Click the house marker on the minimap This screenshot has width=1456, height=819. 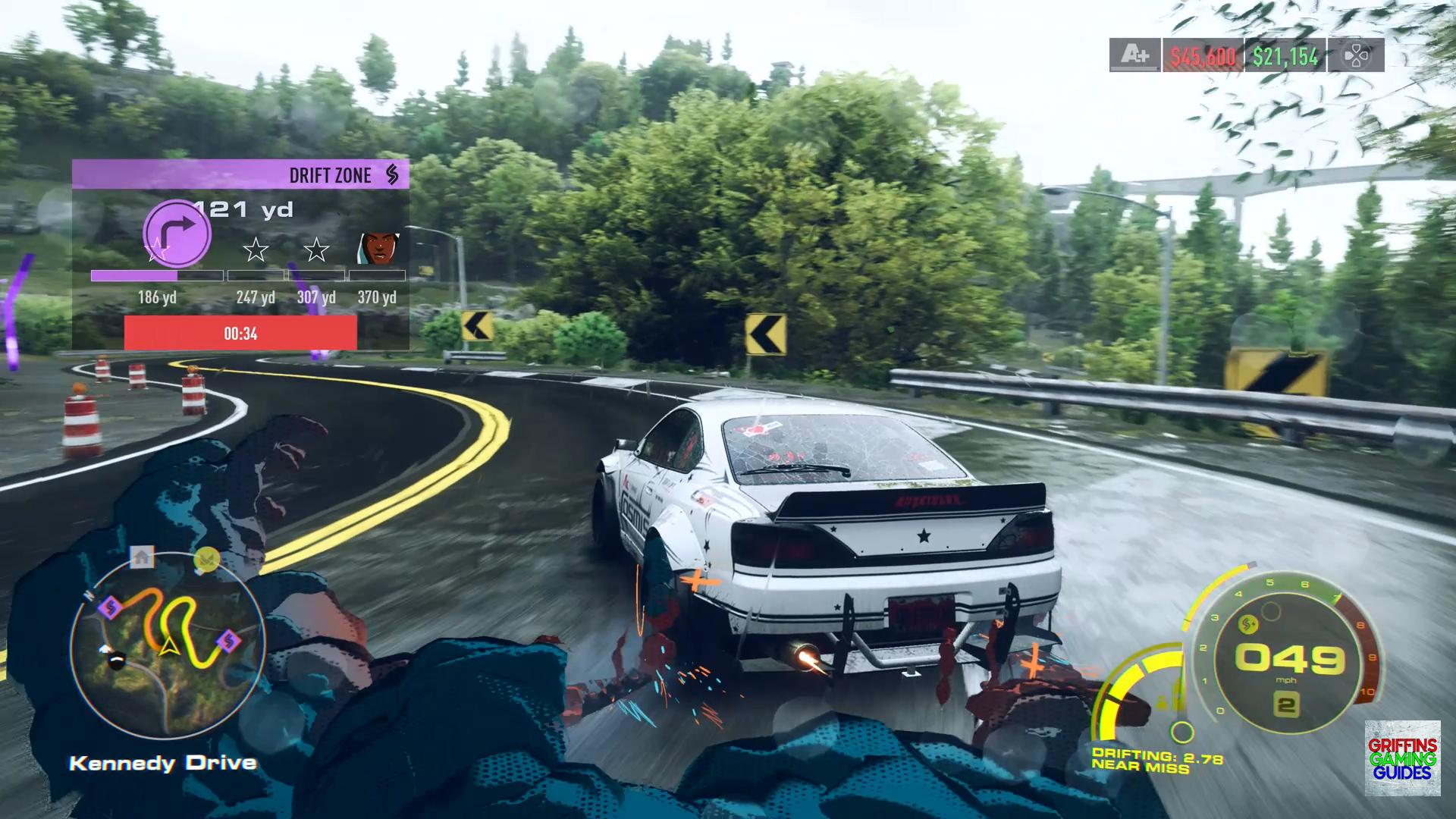(x=141, y=557)
